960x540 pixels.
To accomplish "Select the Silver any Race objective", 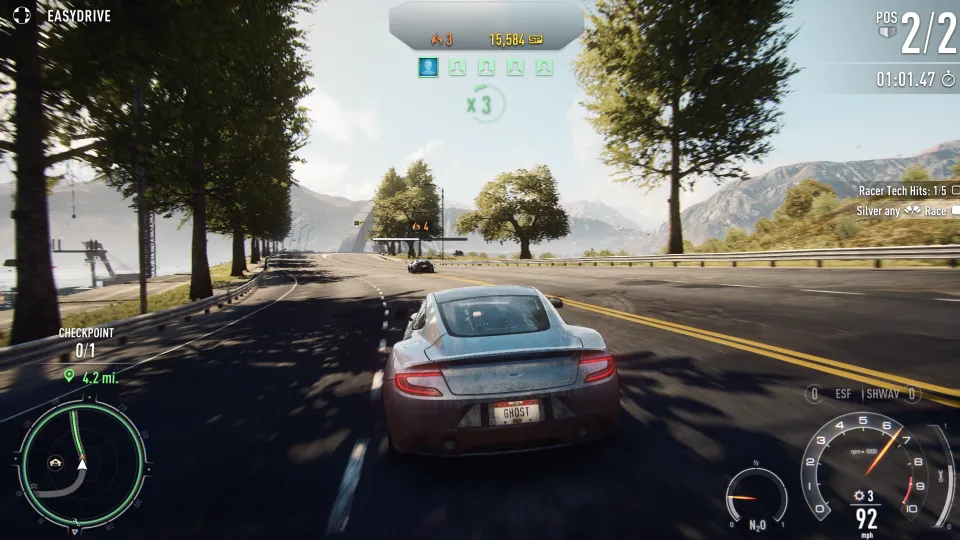I will [x=901, y=211].
